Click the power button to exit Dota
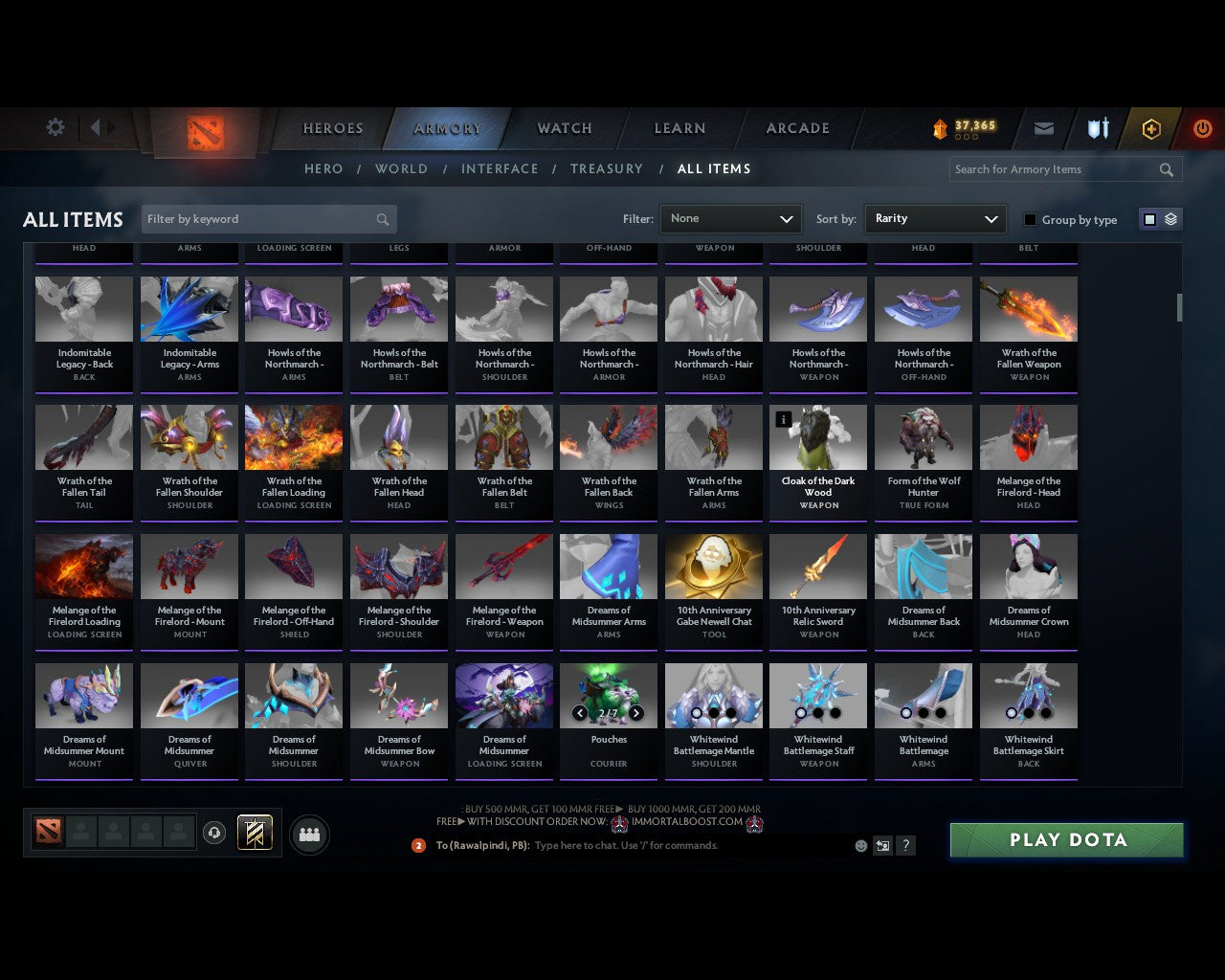1225x980 pixels. pos(1203,127)
